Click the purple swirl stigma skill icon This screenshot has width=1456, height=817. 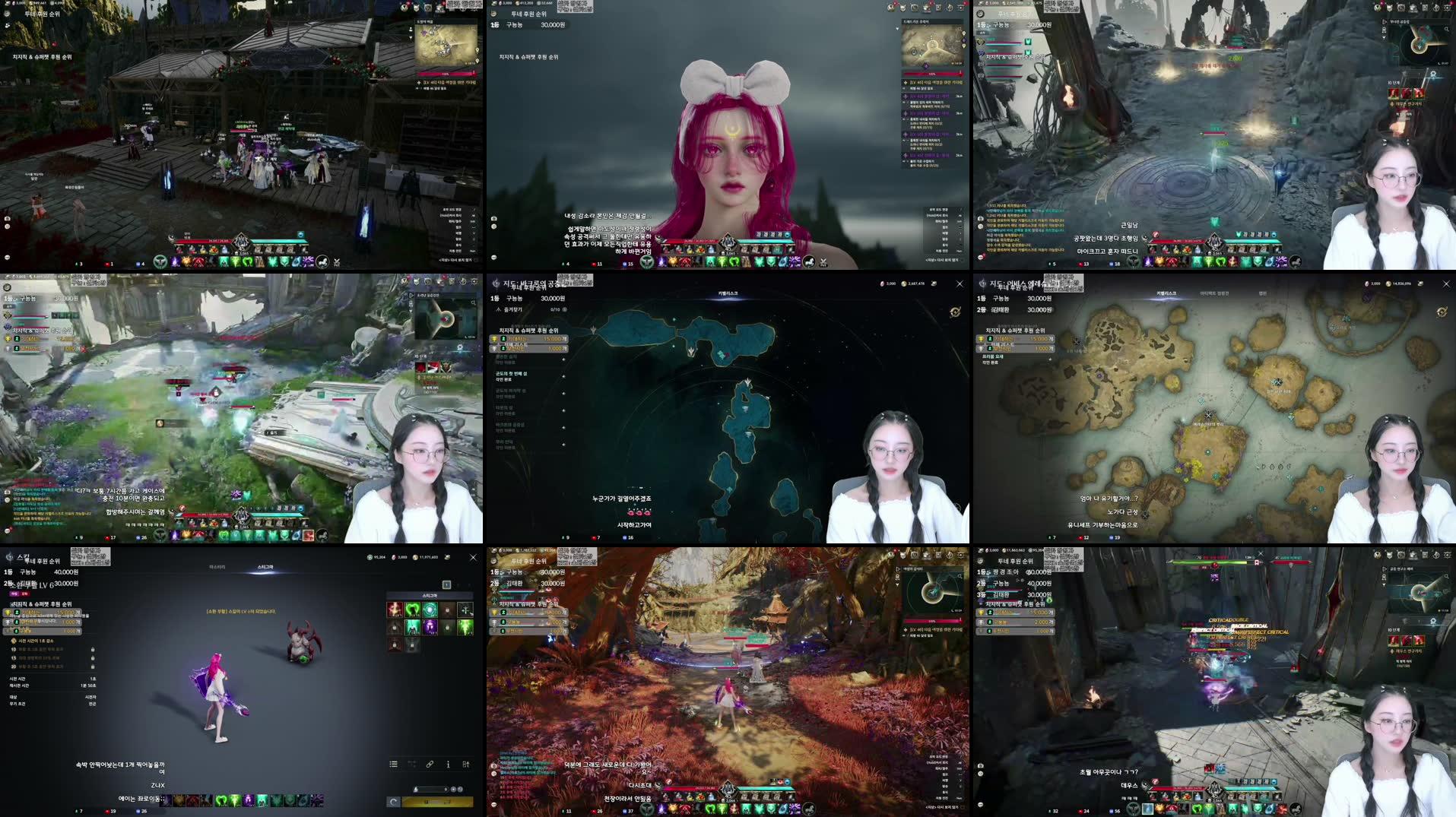click(x=429, y=627)
